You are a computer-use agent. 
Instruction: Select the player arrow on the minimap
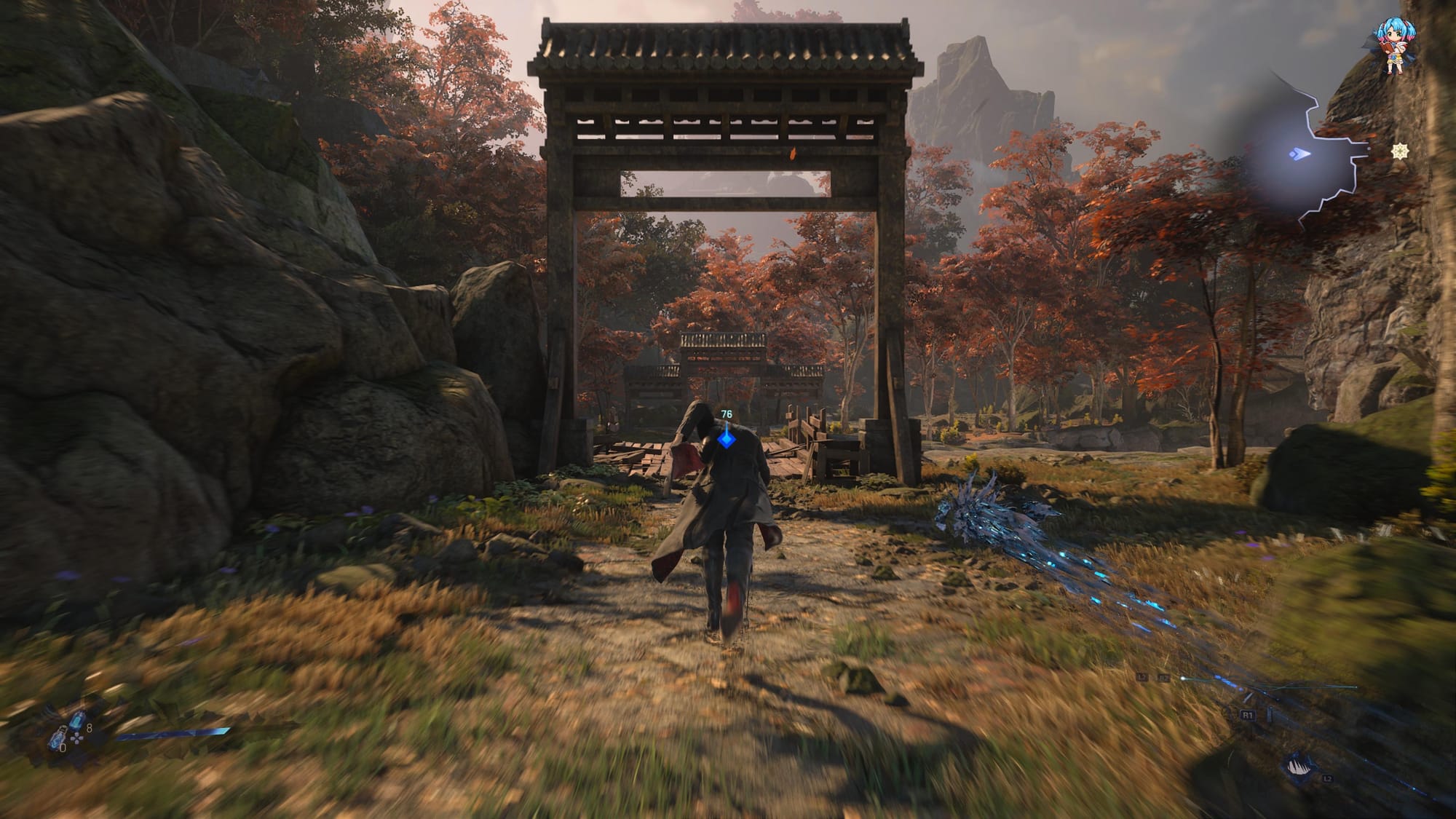pos(1298,154)
